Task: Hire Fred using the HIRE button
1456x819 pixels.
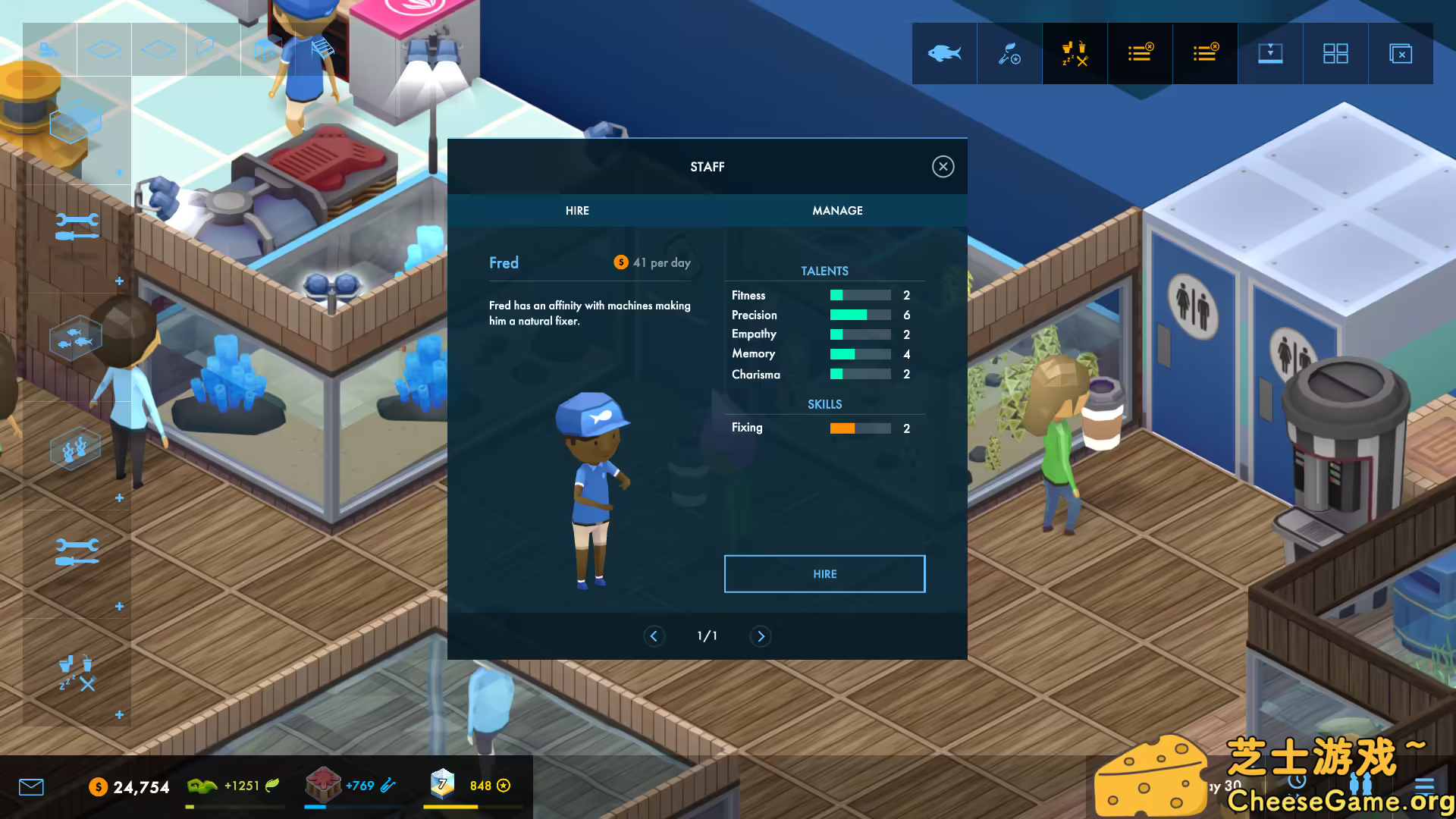Action: click(824, 573)
